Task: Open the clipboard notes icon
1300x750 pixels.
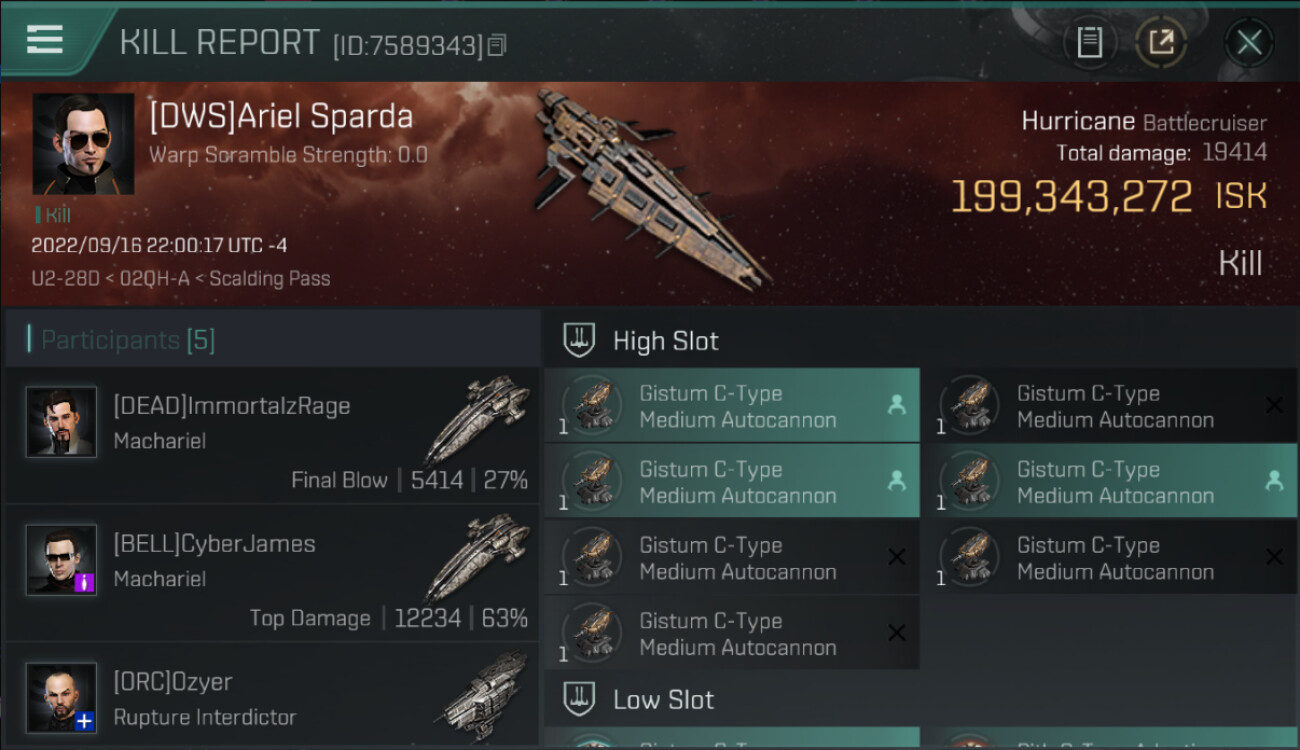Action: coord(1089,42)
